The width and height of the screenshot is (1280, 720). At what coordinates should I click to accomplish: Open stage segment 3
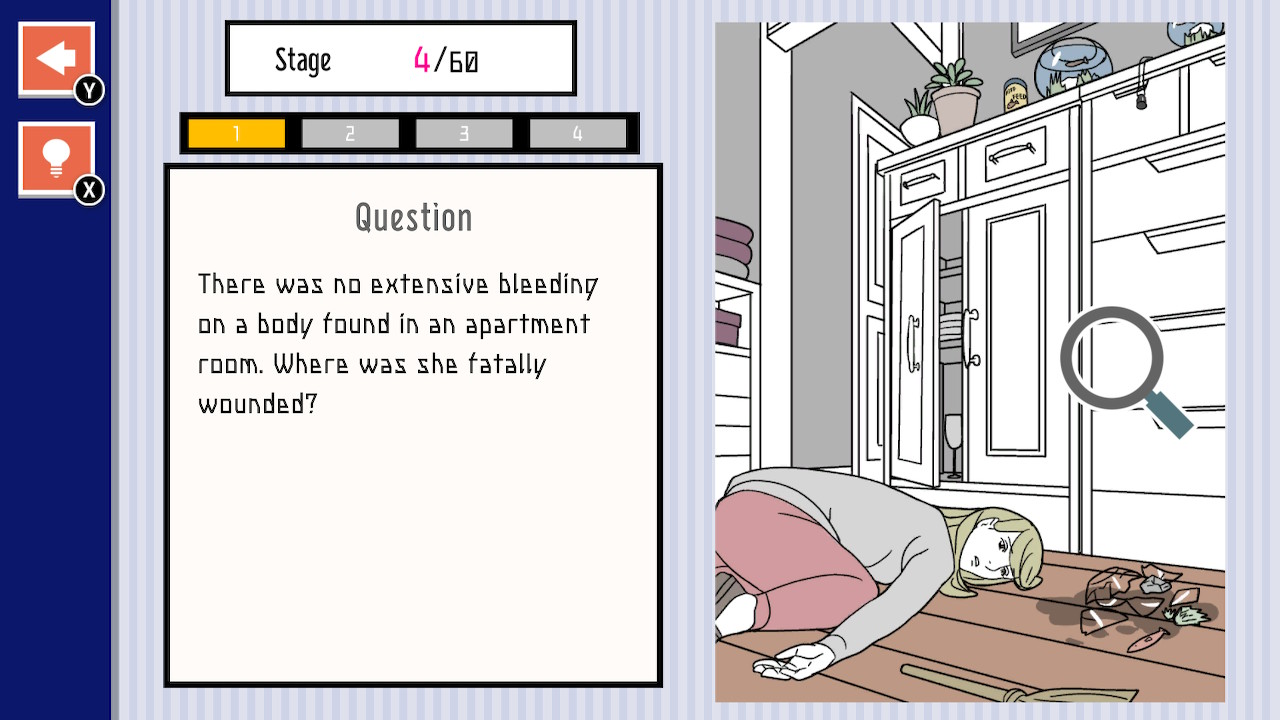click(463, 132)
